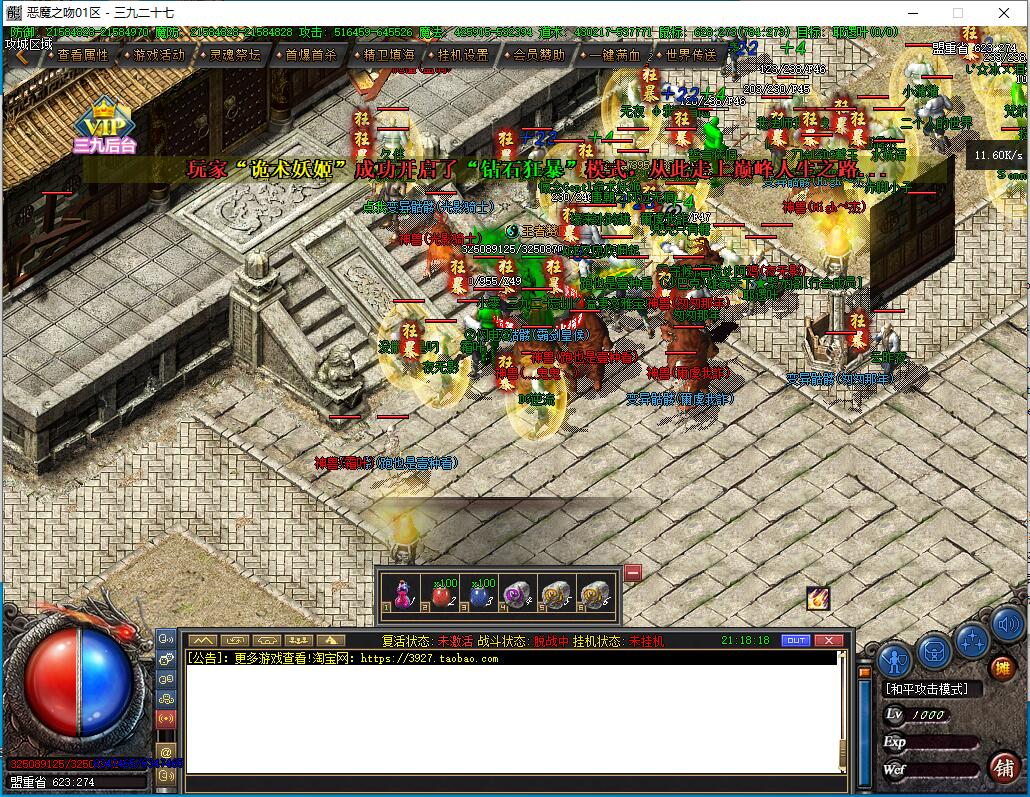
Task: Open the 会员赞助 member sponsorship menu
Action: click(538, 55)
